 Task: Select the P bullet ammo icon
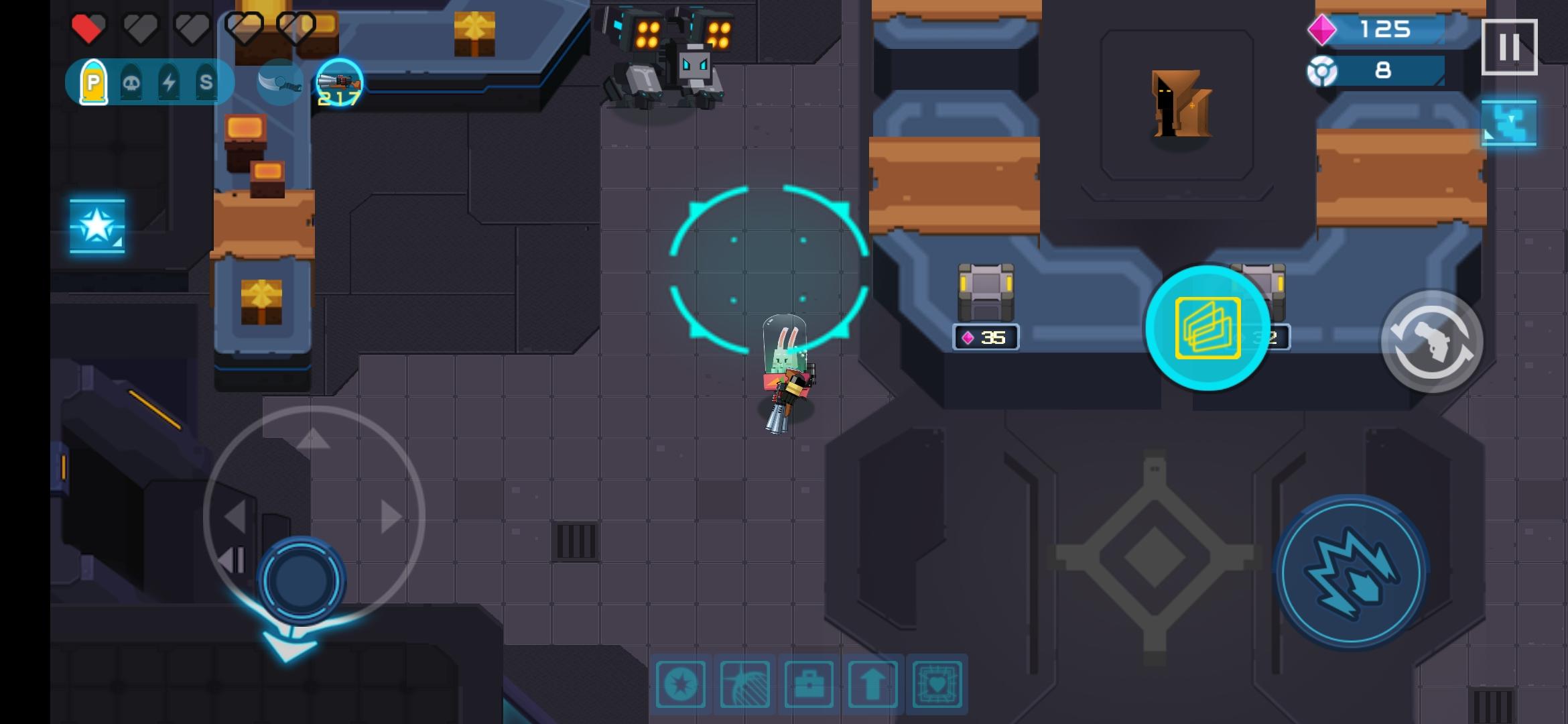(94, 82)
